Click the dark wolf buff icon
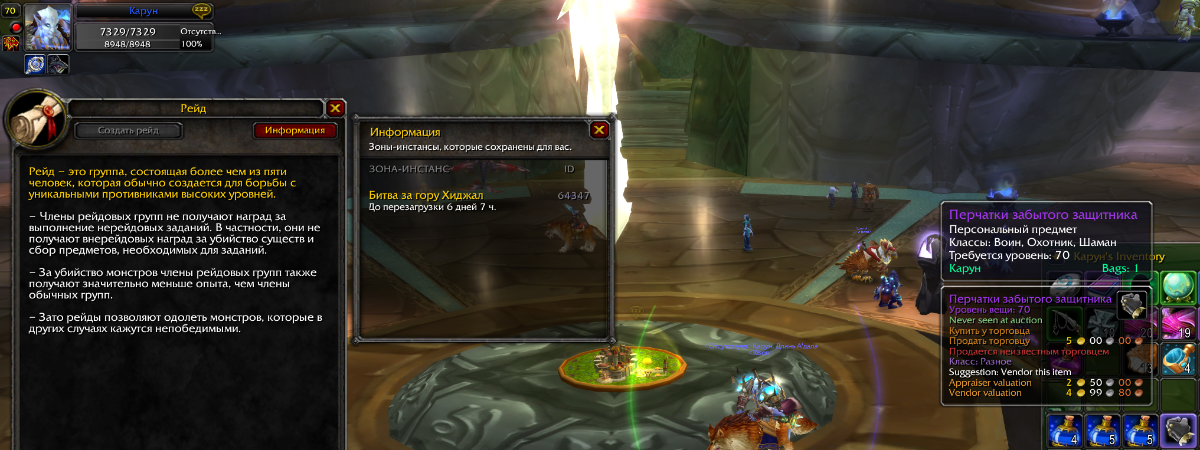 pyautogui.click(x=58, y=64)
